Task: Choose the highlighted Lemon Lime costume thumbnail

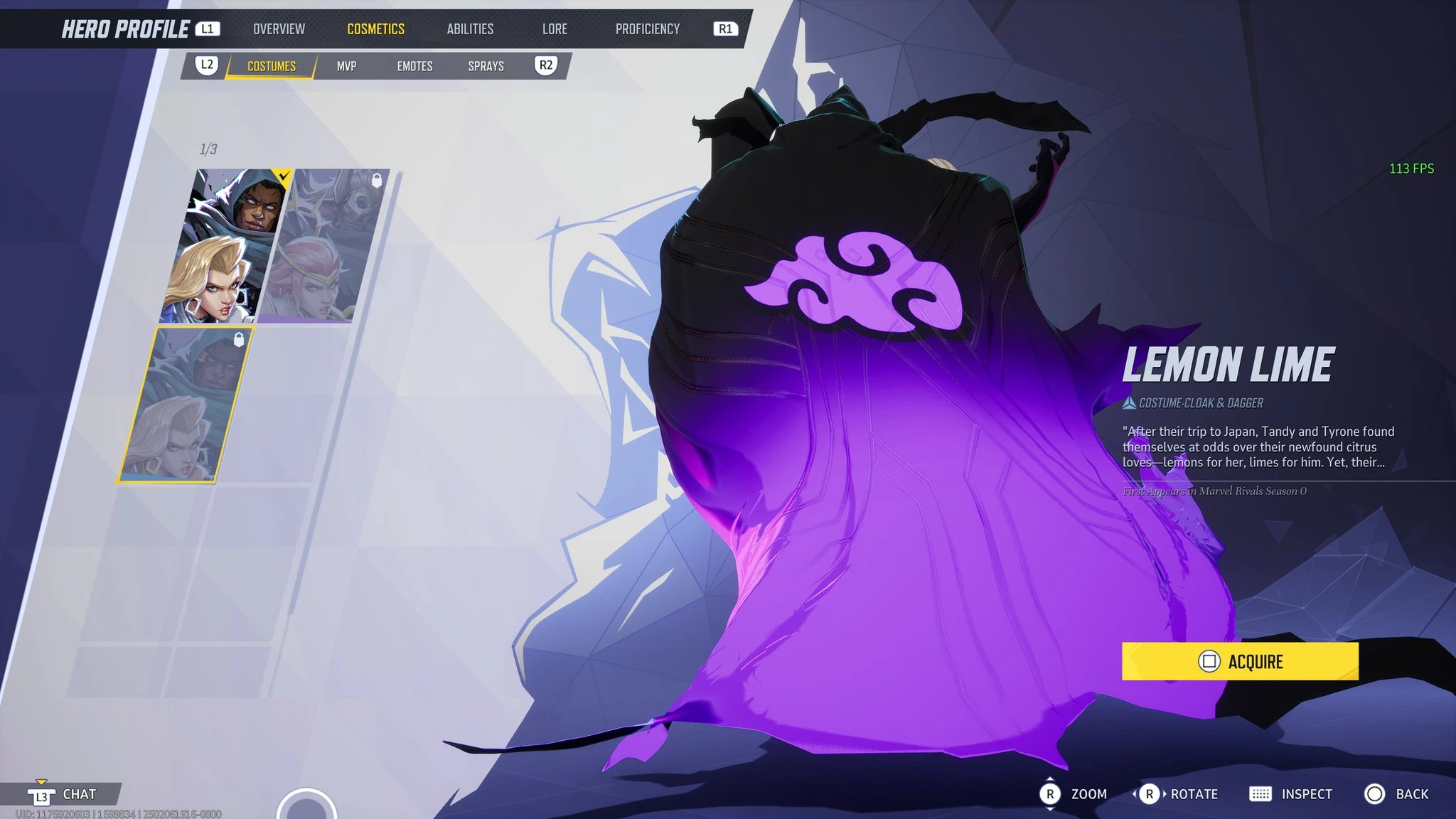Action: [185, 404]
